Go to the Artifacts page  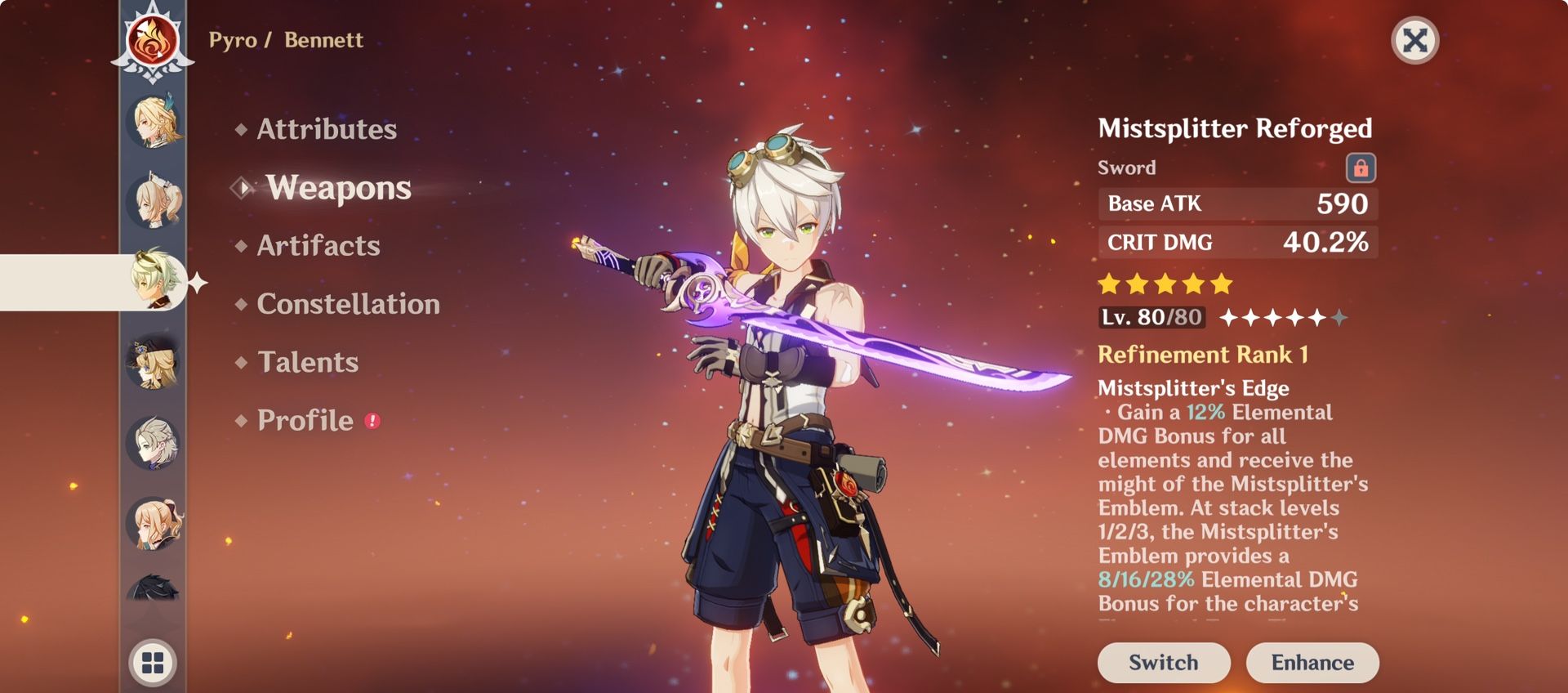pos(318,246)
